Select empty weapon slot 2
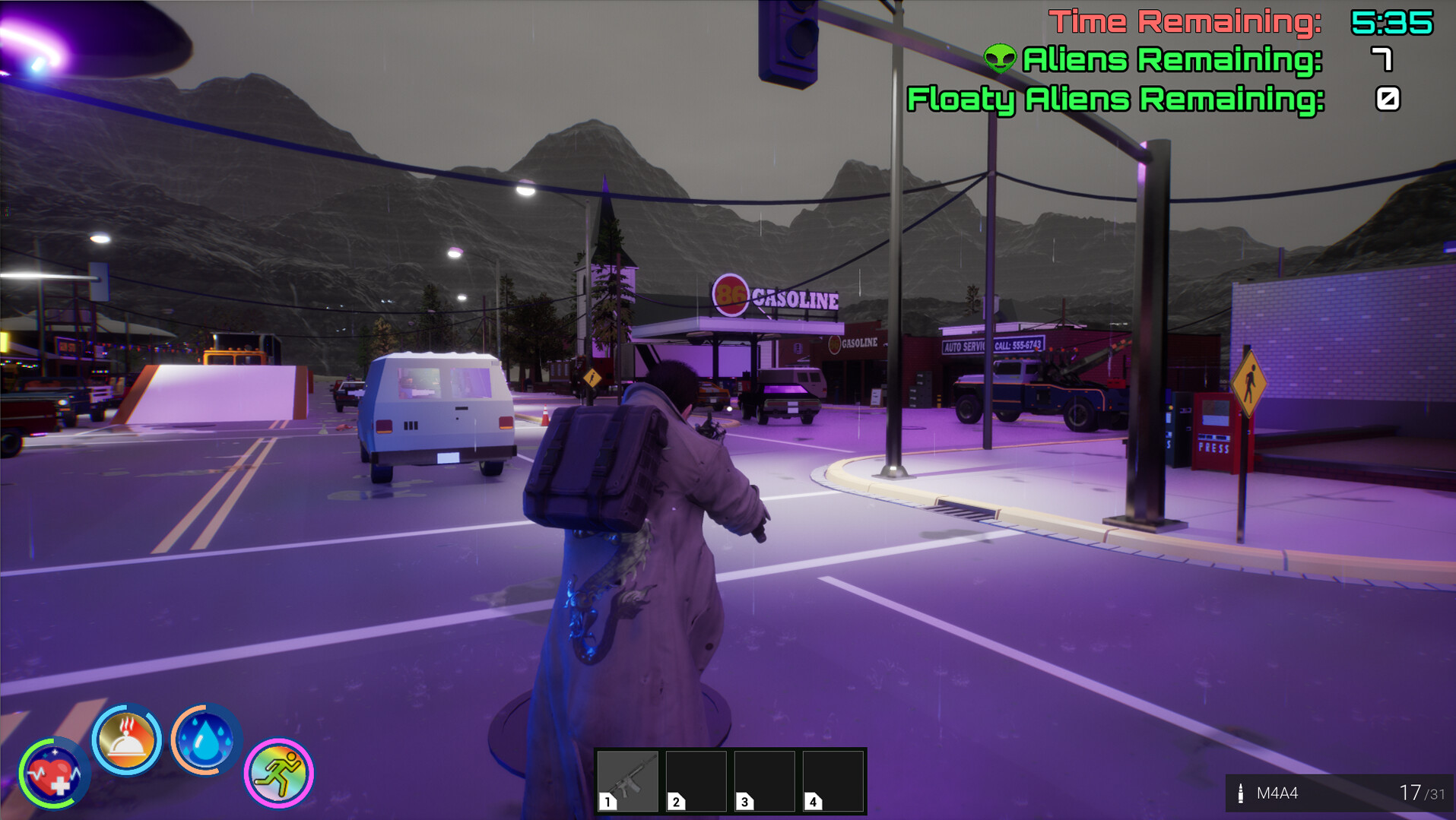 coord(696,781)
